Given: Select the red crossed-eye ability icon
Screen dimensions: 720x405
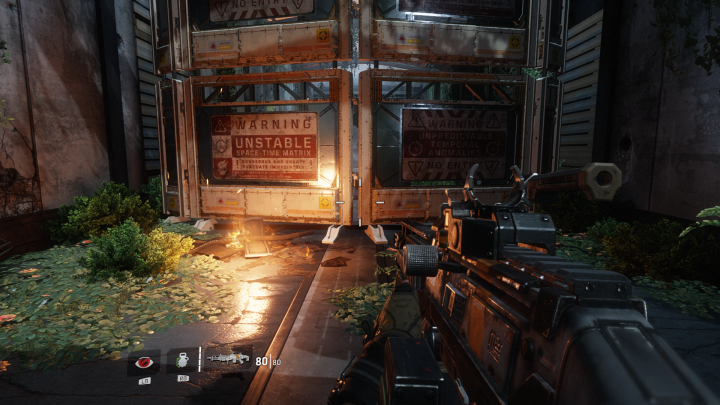Looking at the screenshot, I should [144, 361].
